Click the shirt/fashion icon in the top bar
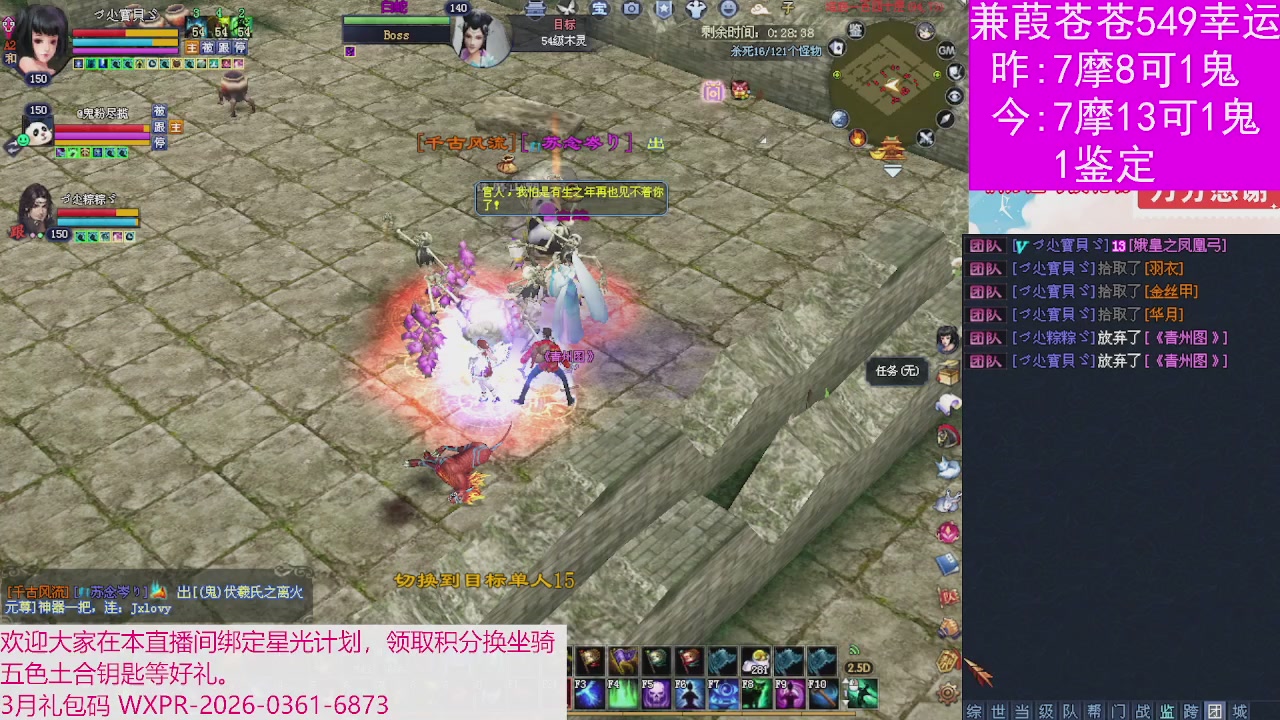 [x=698, y=10]
